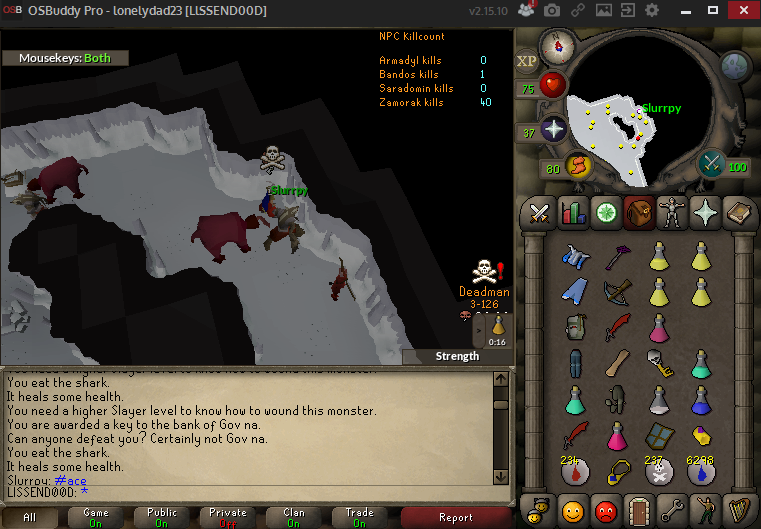Select the crossbow in the inventory
The width and height of the screenshot is (761, 529).
click(617, 291)
